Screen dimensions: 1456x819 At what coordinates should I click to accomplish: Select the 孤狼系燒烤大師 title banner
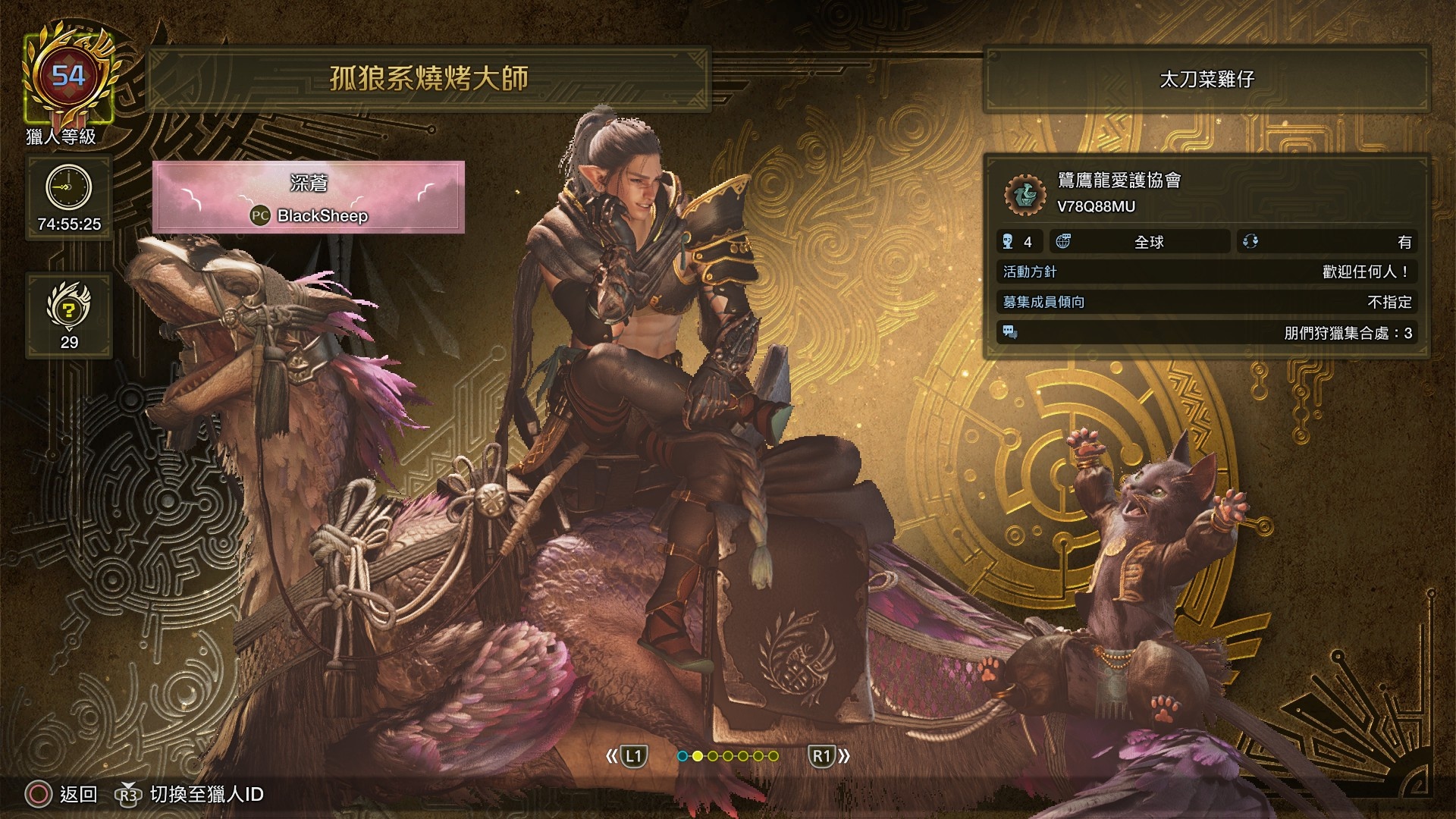point(428,79)
